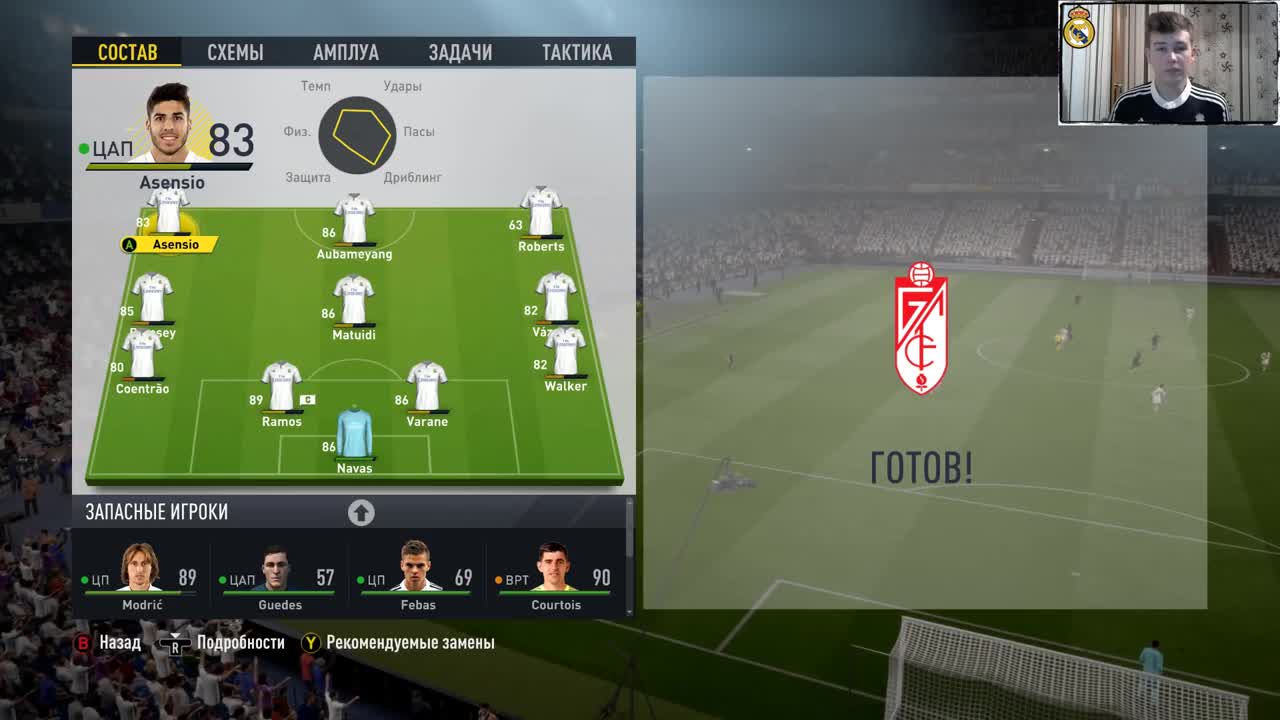The image size is (1280, 720).
Task: Click the up arrow above the substitutes
Action: (361, 513)
